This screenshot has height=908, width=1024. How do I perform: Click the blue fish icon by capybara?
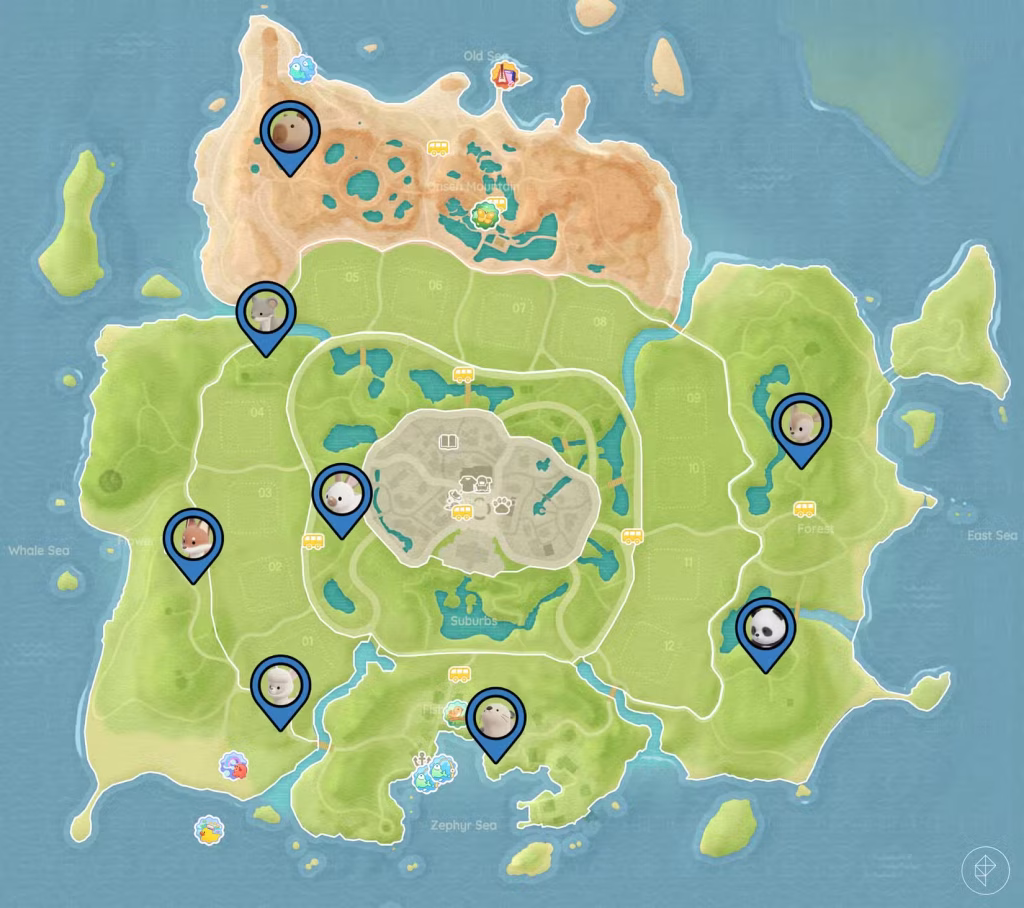(301, 69)
